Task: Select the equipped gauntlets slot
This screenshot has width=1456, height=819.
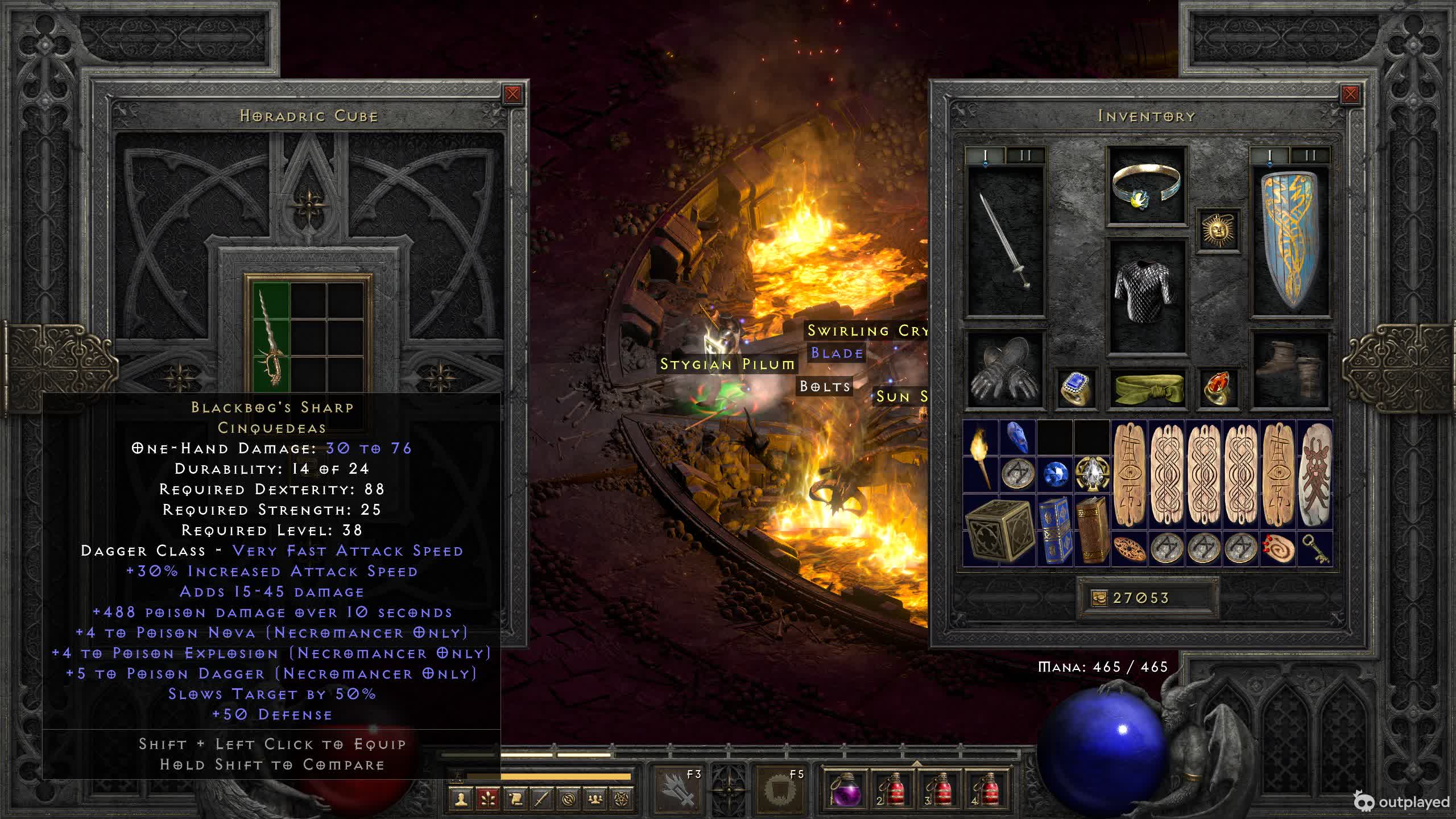Action: 1005,371
